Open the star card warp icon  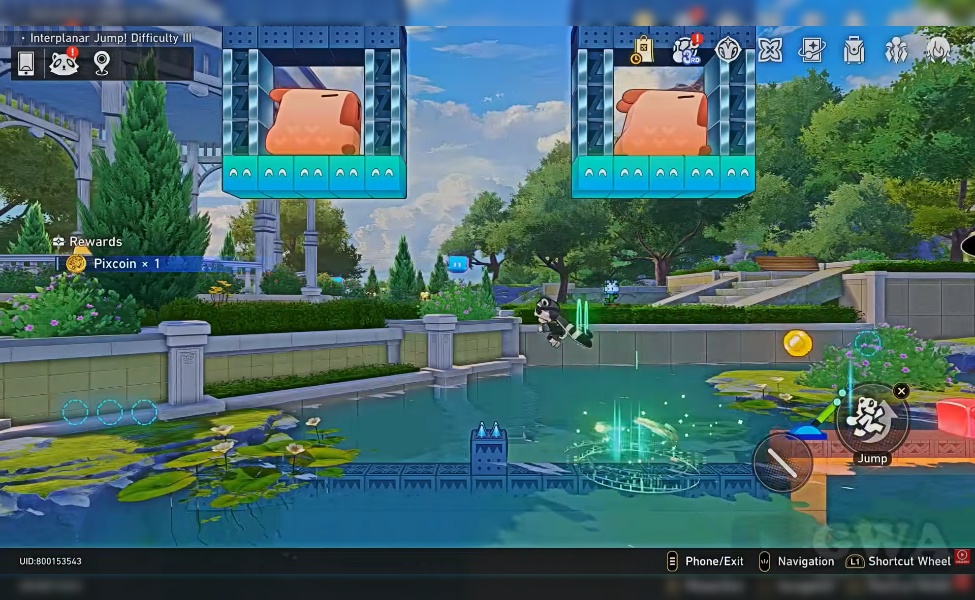[812, 50]
